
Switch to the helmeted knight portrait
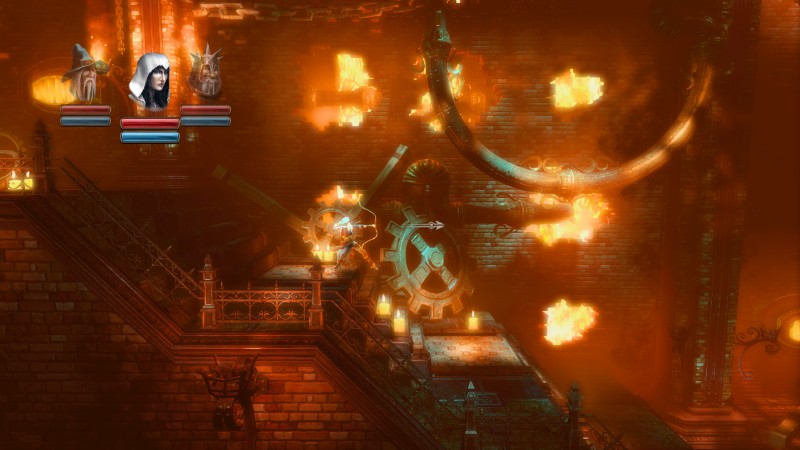(x=206, y=73)
